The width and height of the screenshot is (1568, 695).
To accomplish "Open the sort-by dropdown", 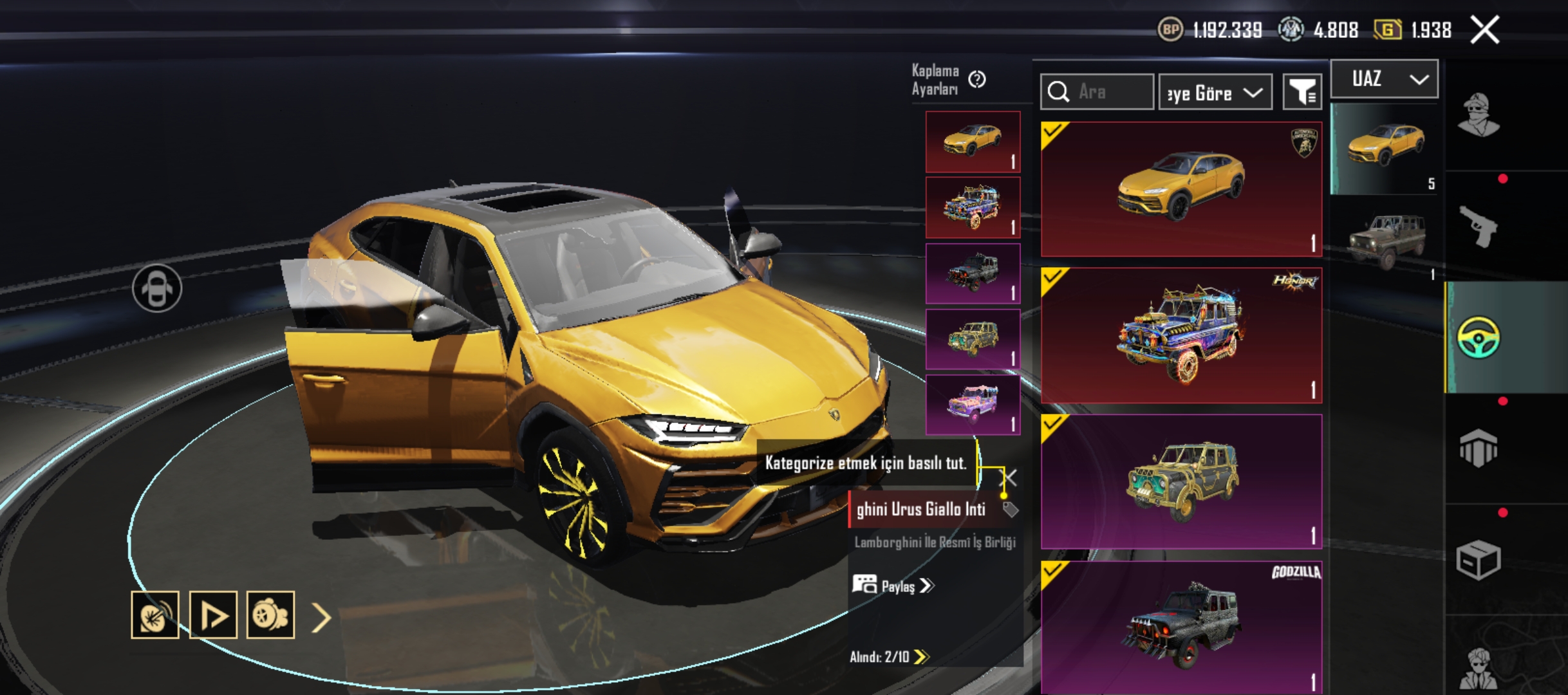I will (1215, 93).
